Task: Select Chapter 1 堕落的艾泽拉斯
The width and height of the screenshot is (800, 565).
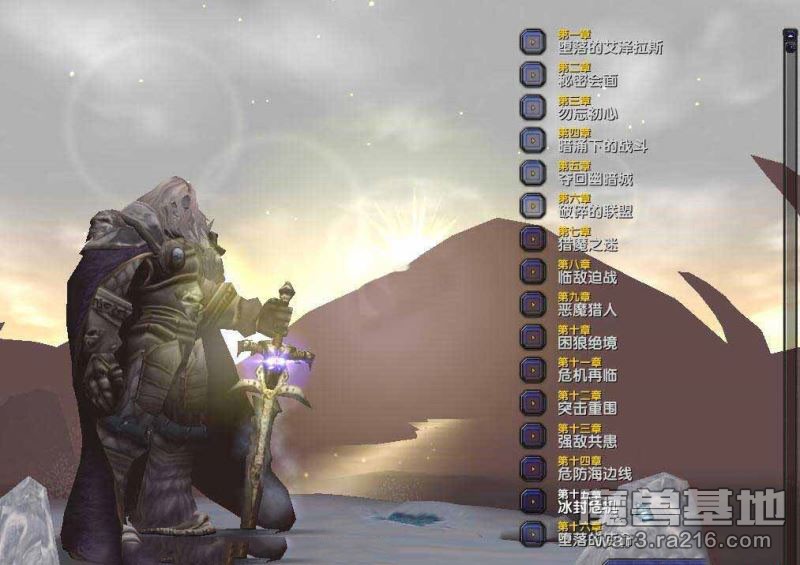Action: point(534,42)
